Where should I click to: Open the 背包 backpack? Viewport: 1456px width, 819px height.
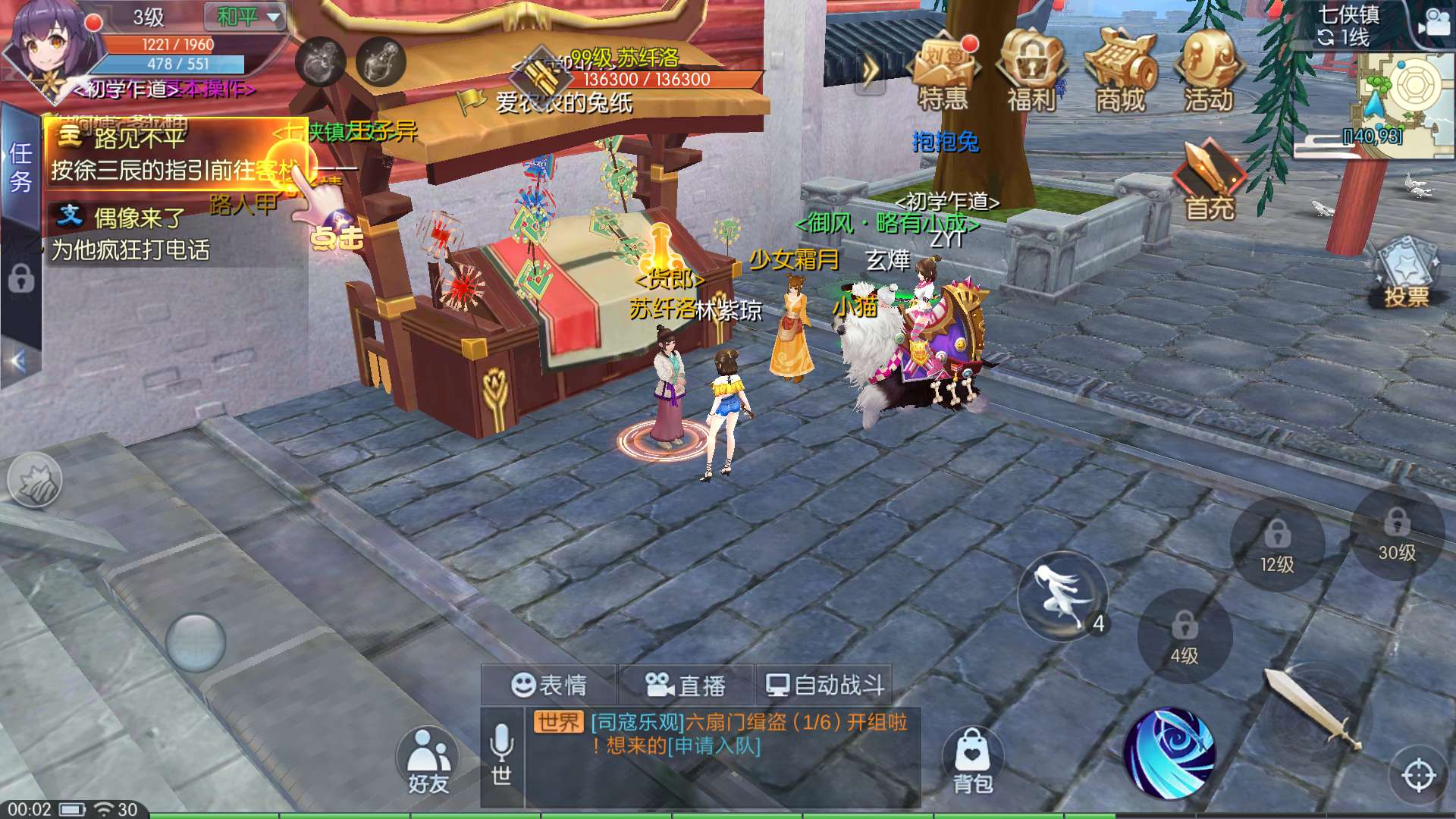[x=973, y=762]
